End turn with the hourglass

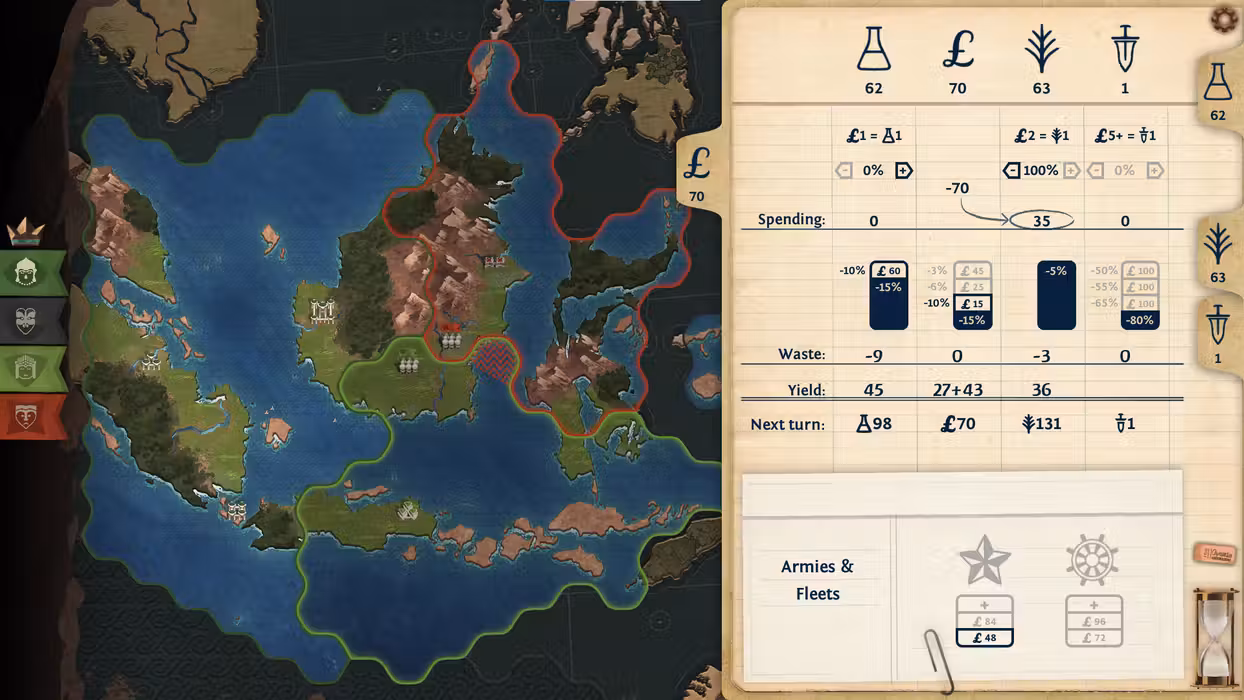coord(1215,637)
